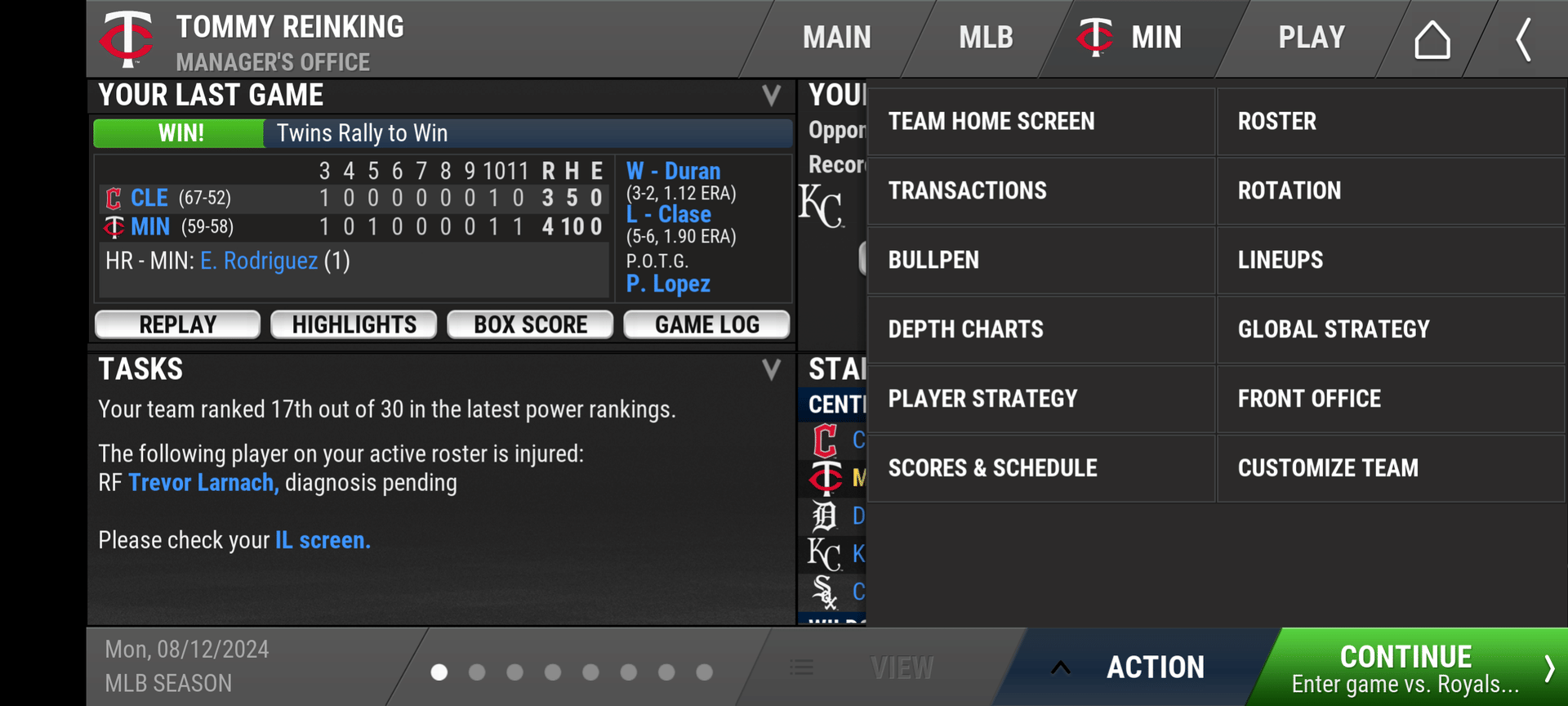Open the Game Log
This screenshot has width=1568, height=706.
click(x=706, y=324)
